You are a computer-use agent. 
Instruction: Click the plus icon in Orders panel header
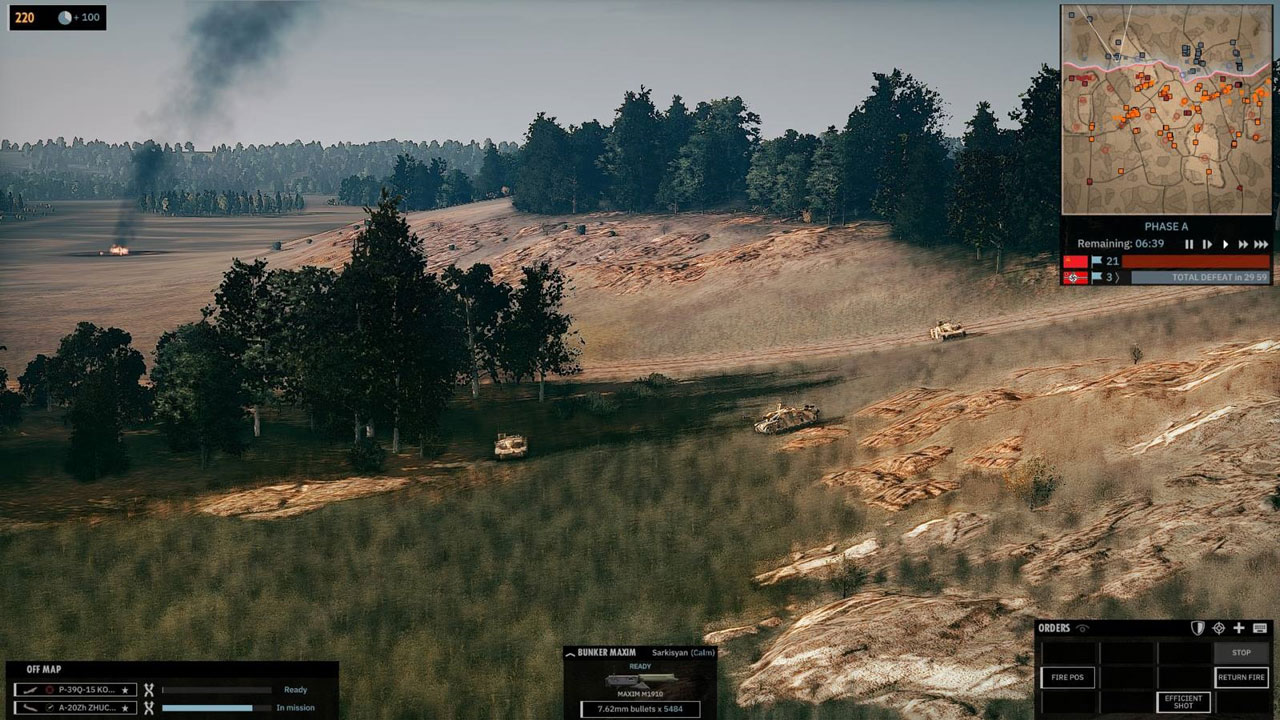pos(1239,628)
